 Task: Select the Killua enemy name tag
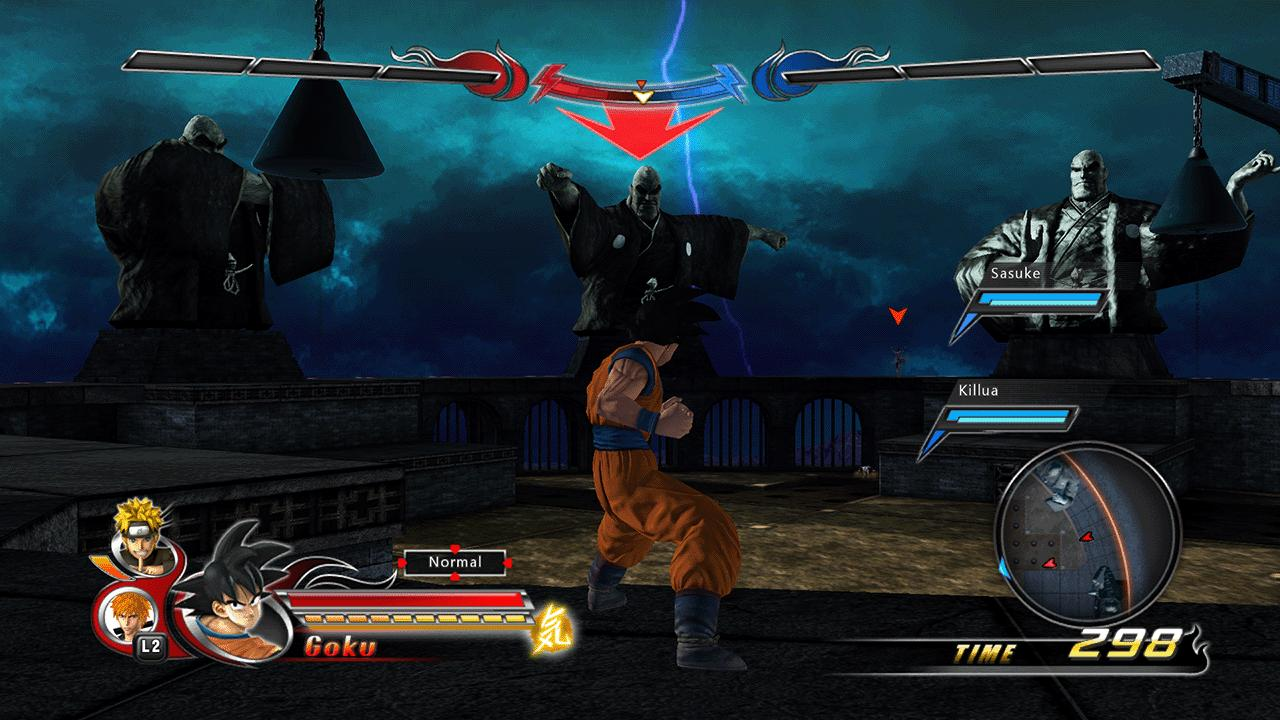click(978, 390)
